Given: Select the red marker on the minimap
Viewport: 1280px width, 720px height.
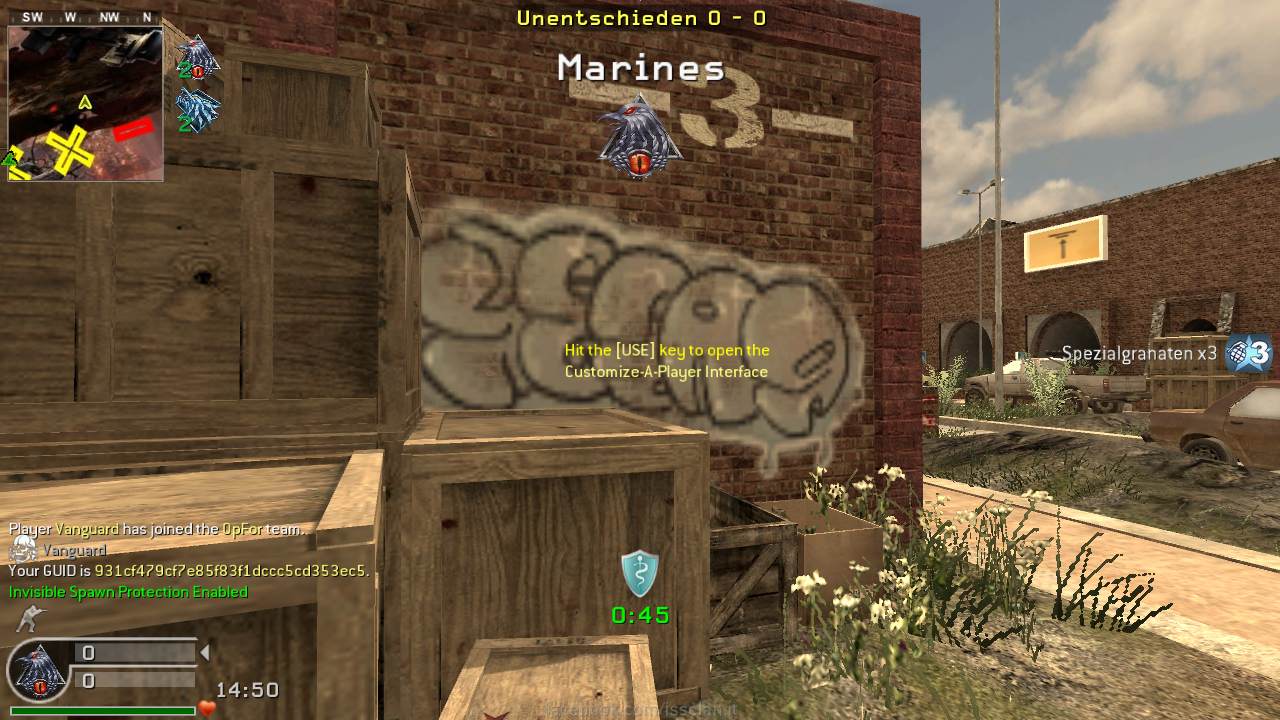Looking at the screenshot, I should (x=133, y=129).
